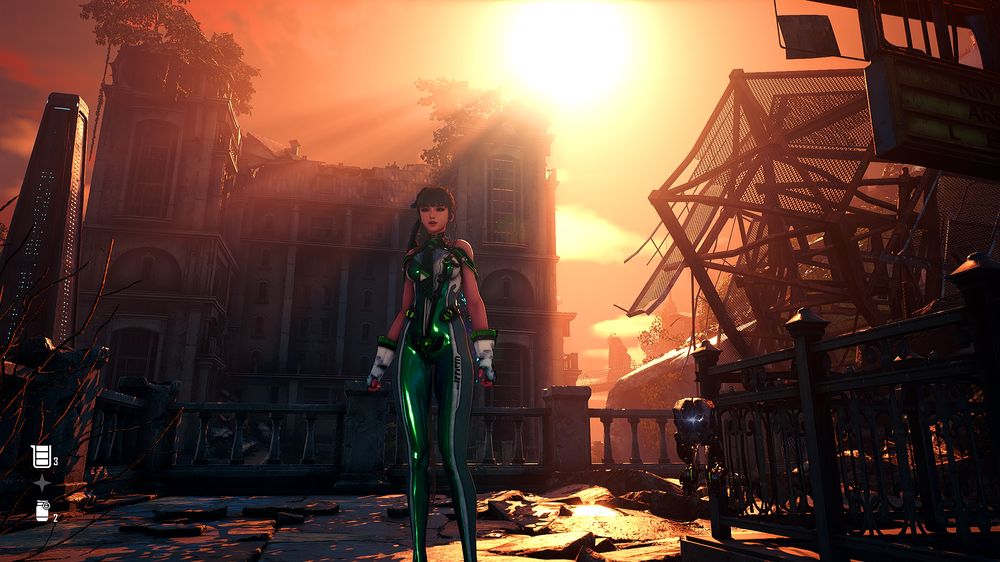Screen dimensions: 1000x562
Task: Click the four-point star quick-slot selector
Action: coord(42,484)
